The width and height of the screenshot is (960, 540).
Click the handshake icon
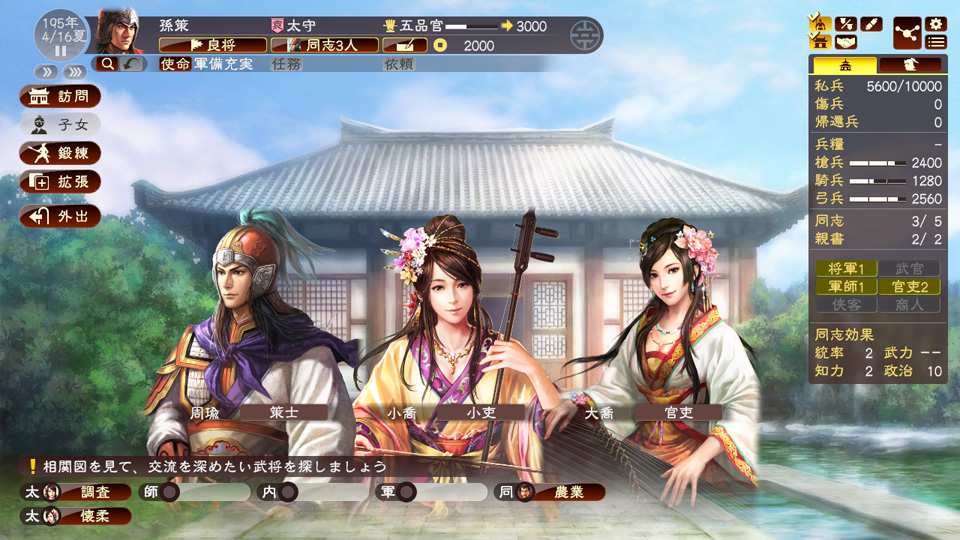point(846,42)
